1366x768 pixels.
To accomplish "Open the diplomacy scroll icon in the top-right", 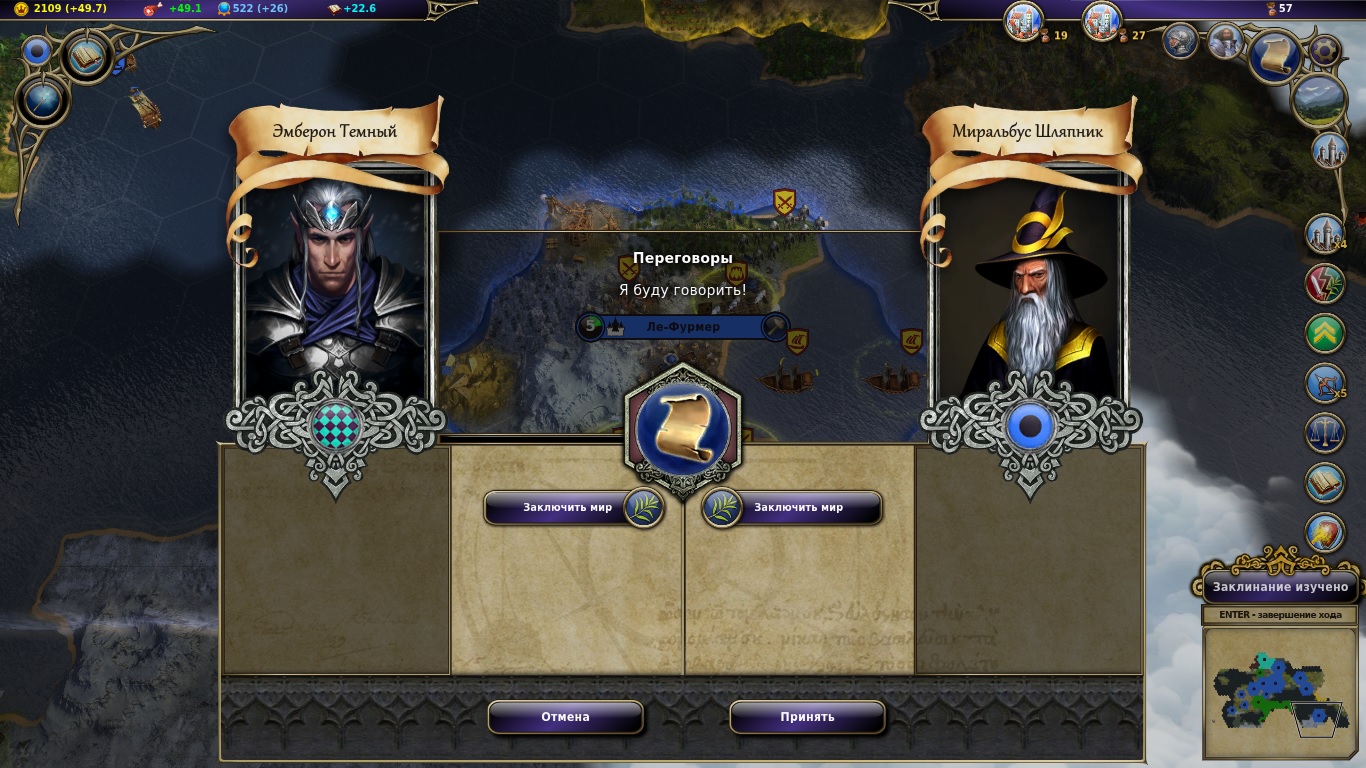I will pyautogui.click(x=1275, y=55).
